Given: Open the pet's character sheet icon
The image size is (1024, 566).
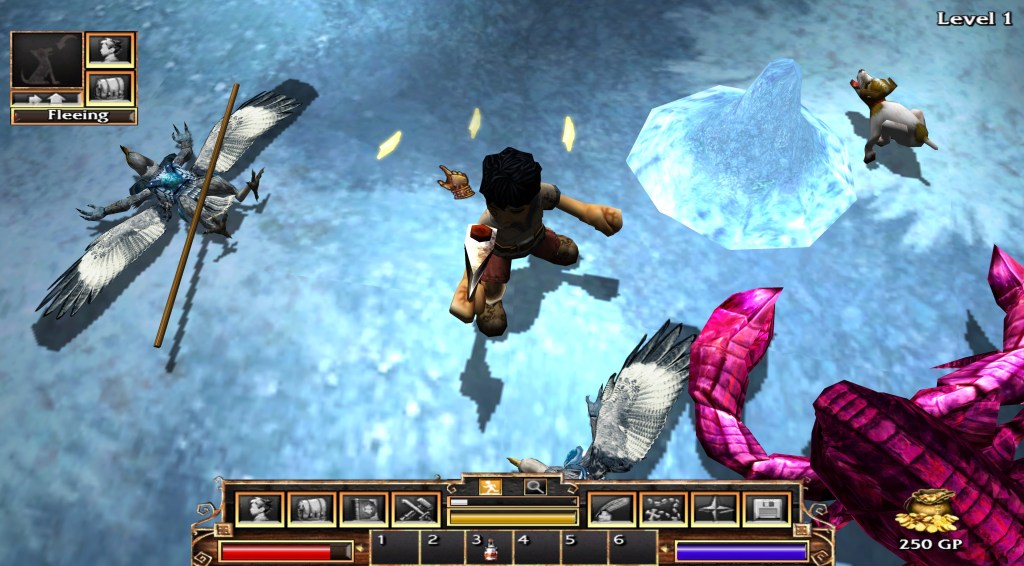Looking at the screenshot, I should tap(110, 49).
